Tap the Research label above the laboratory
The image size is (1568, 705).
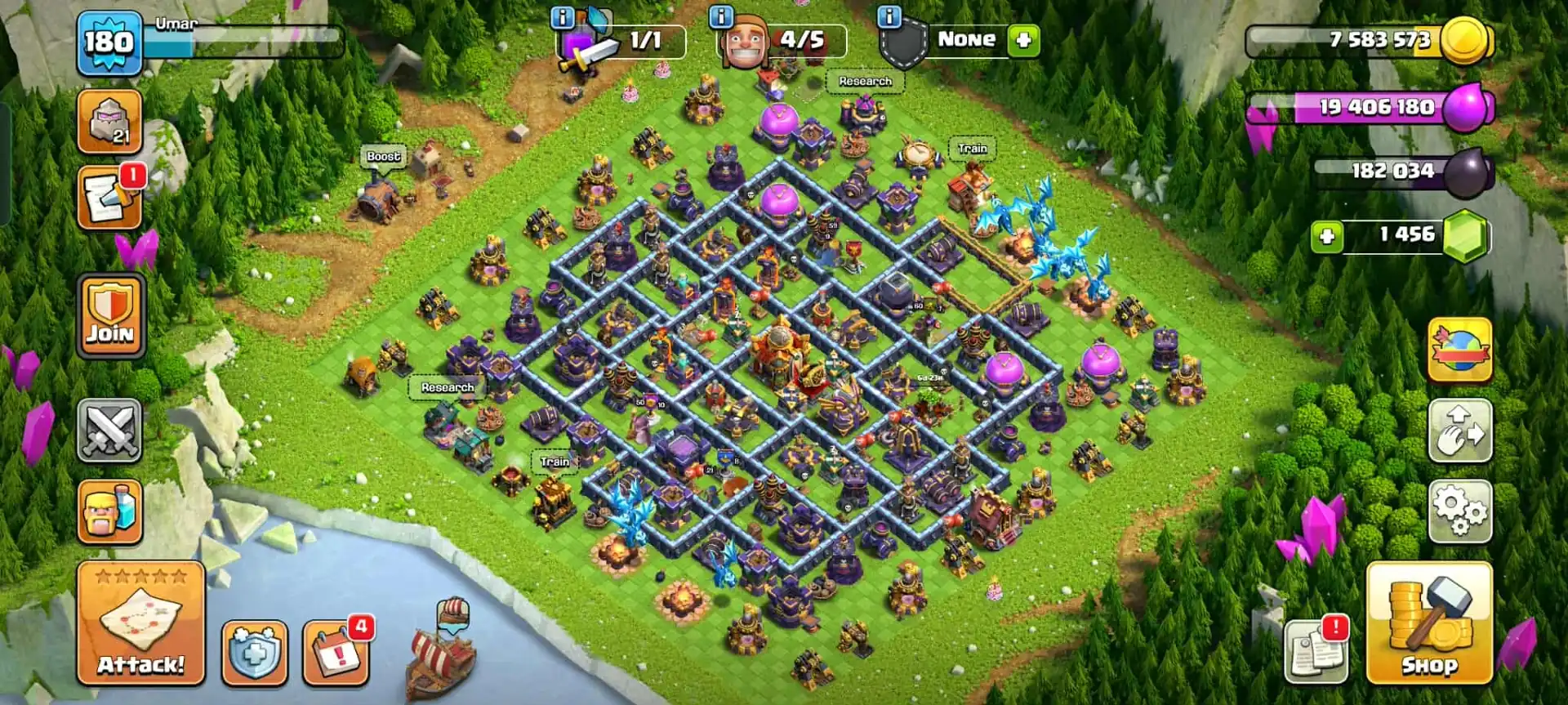click(x=866, y=82)
